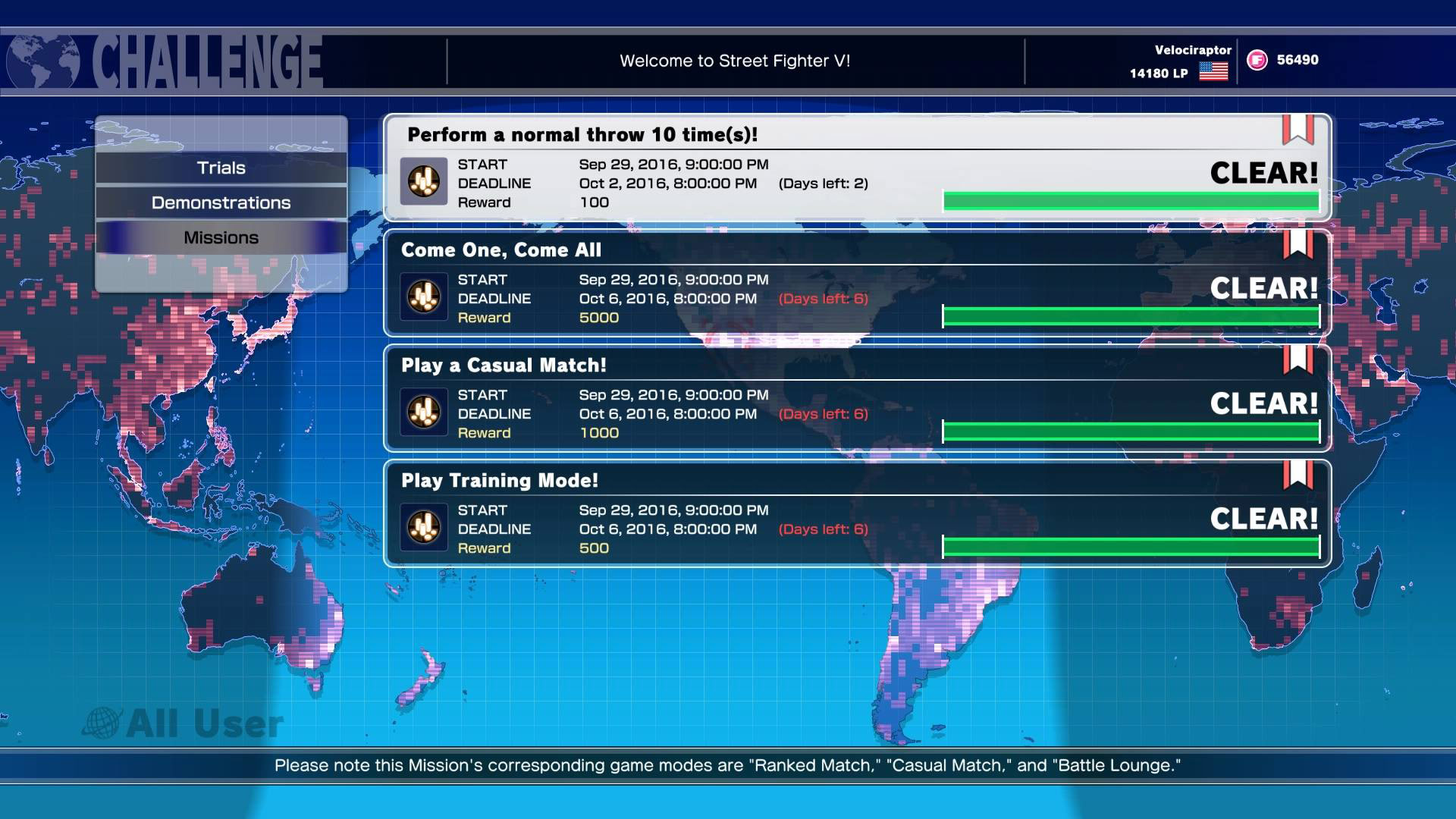The image size is (1456, 819).
Task: Click the medal icon for Come One, Come All
Action: [x=425, y=297]
